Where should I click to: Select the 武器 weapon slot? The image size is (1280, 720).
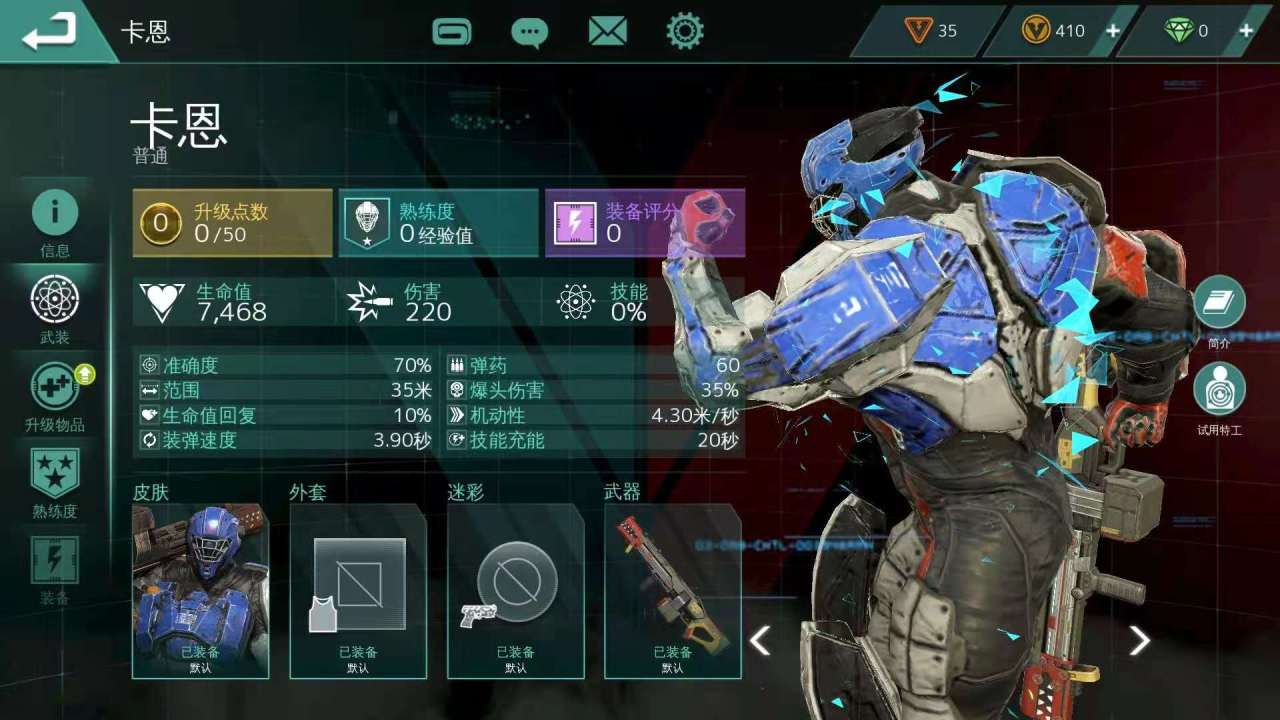672,591
